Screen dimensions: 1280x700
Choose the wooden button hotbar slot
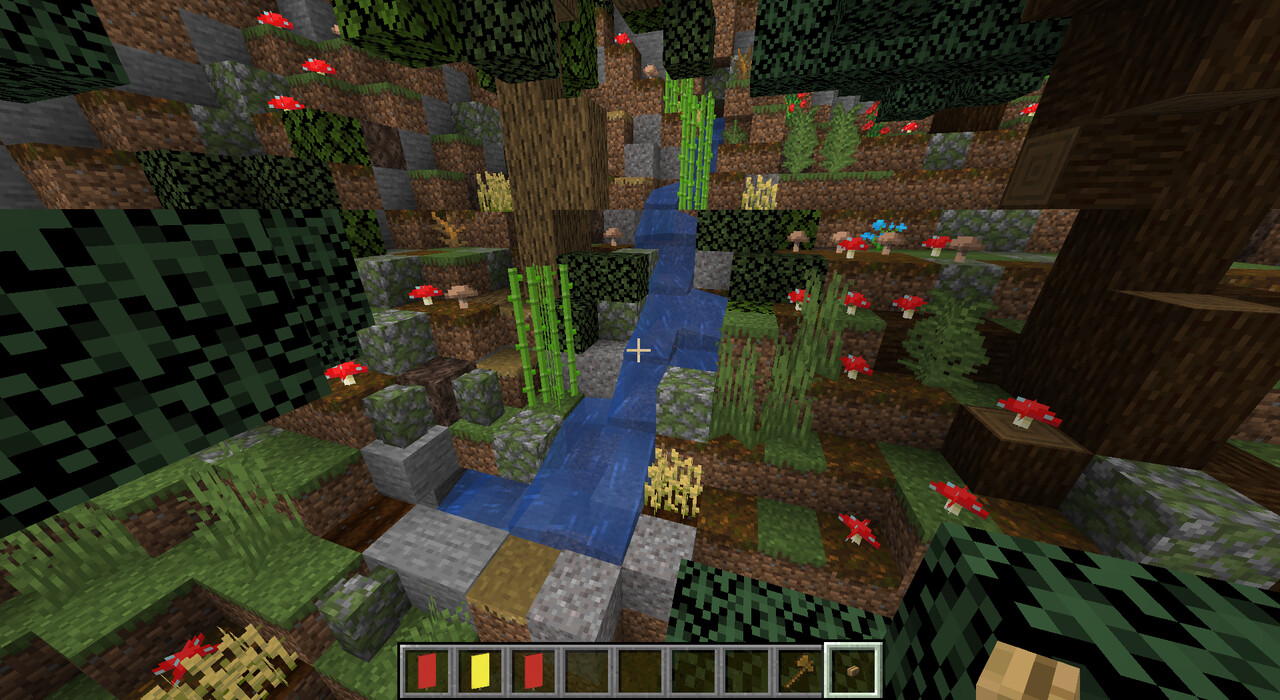click(x=853, y=670)
